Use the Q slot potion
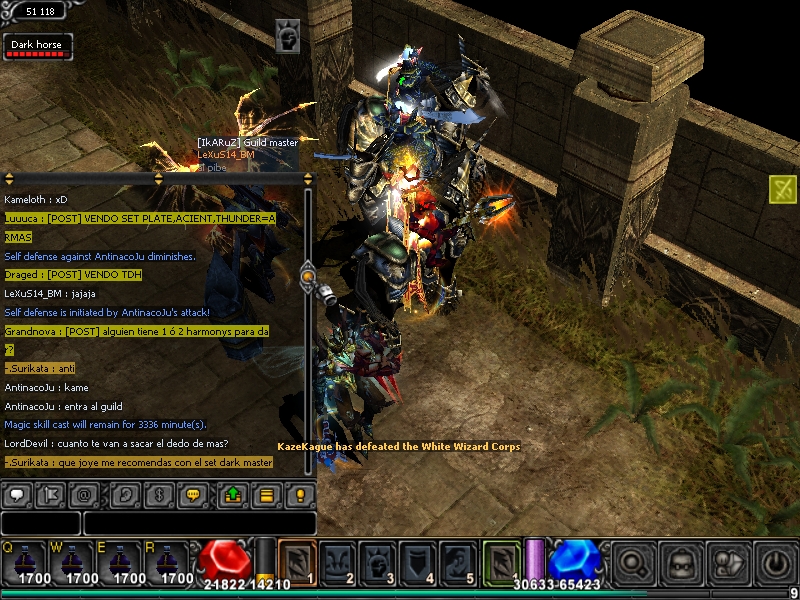Image resolution: width=800 pixels, height=600 pixels. click(24, 564)
